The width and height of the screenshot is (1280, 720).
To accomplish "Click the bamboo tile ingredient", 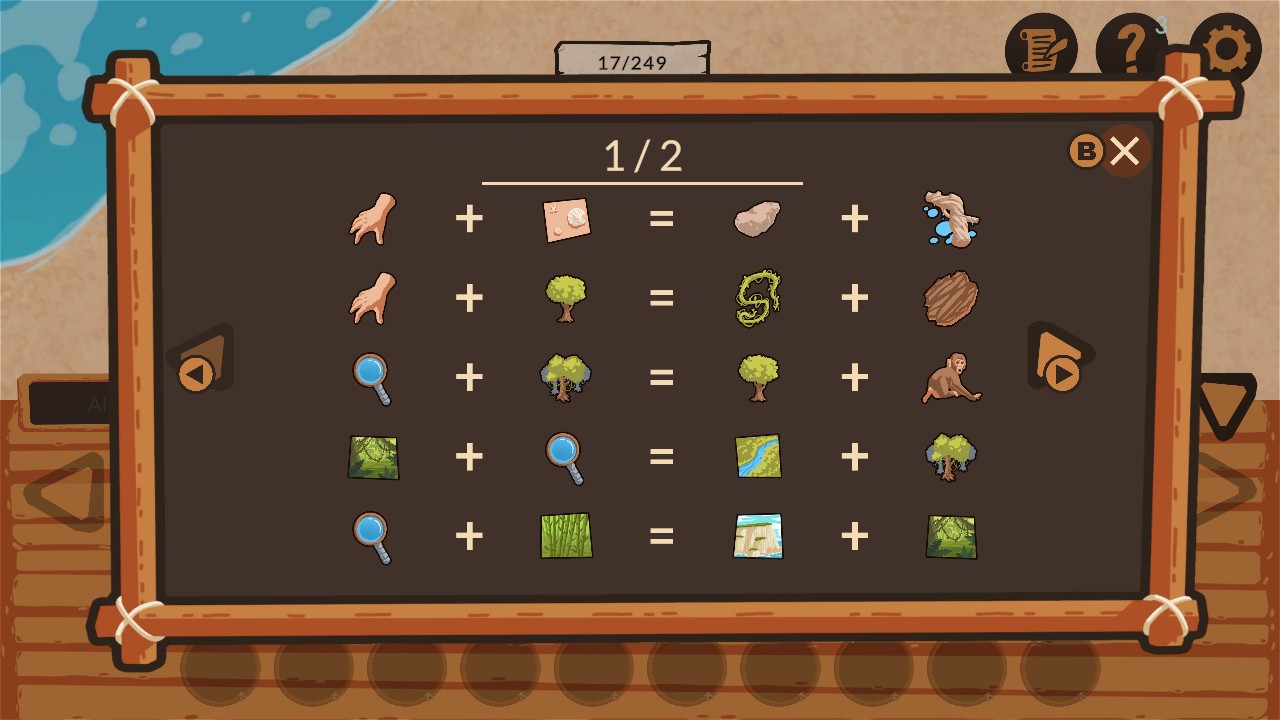I will pos(566,537).
